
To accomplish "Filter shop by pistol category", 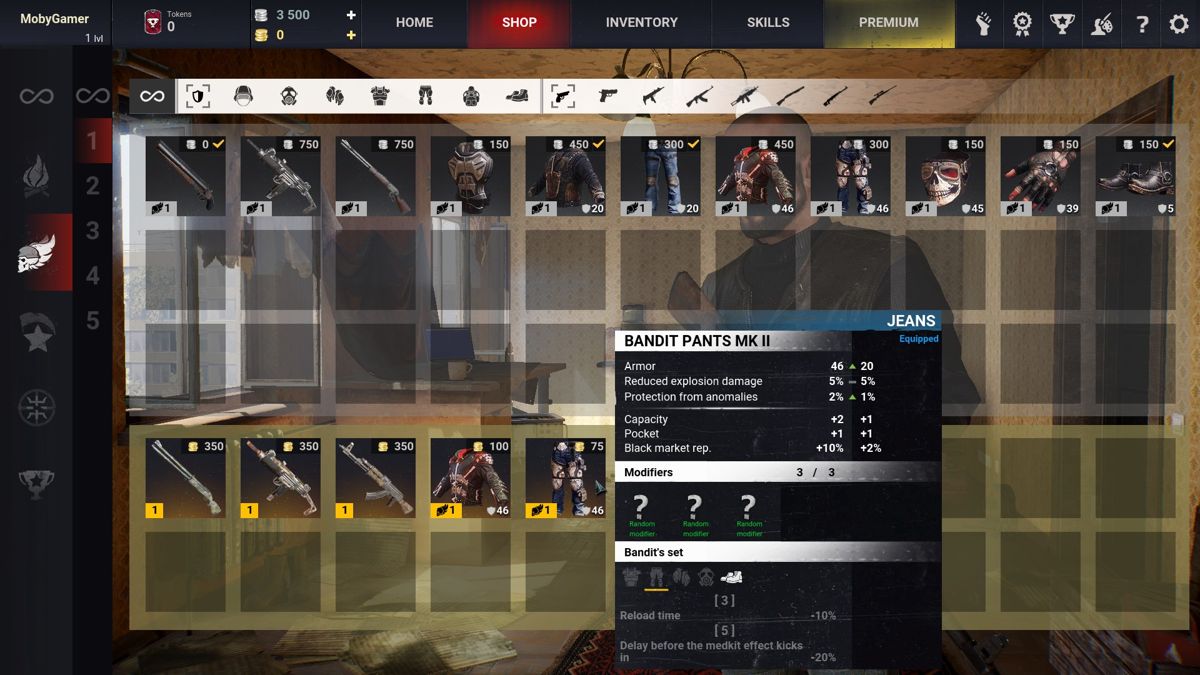I will point(608,96).
